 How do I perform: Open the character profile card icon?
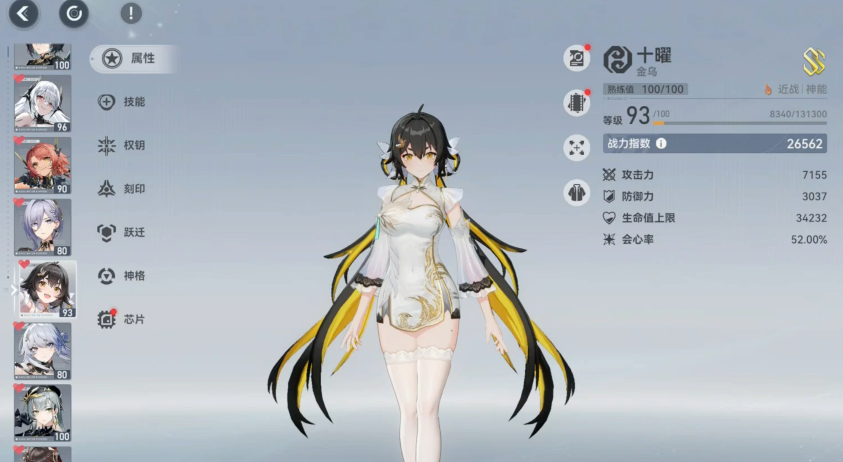click(577, 58)
